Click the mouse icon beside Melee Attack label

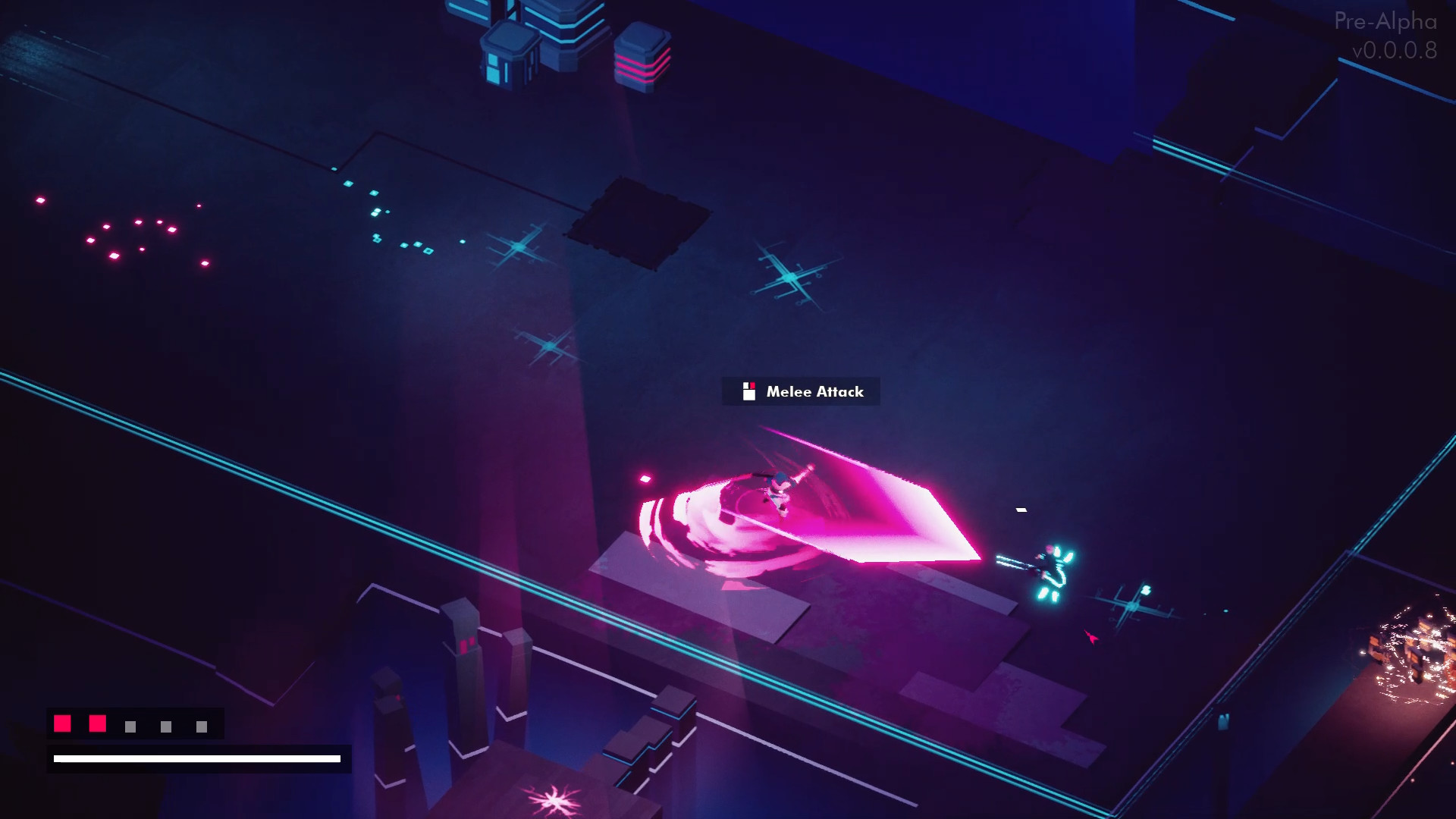click(x=749, y=391)
